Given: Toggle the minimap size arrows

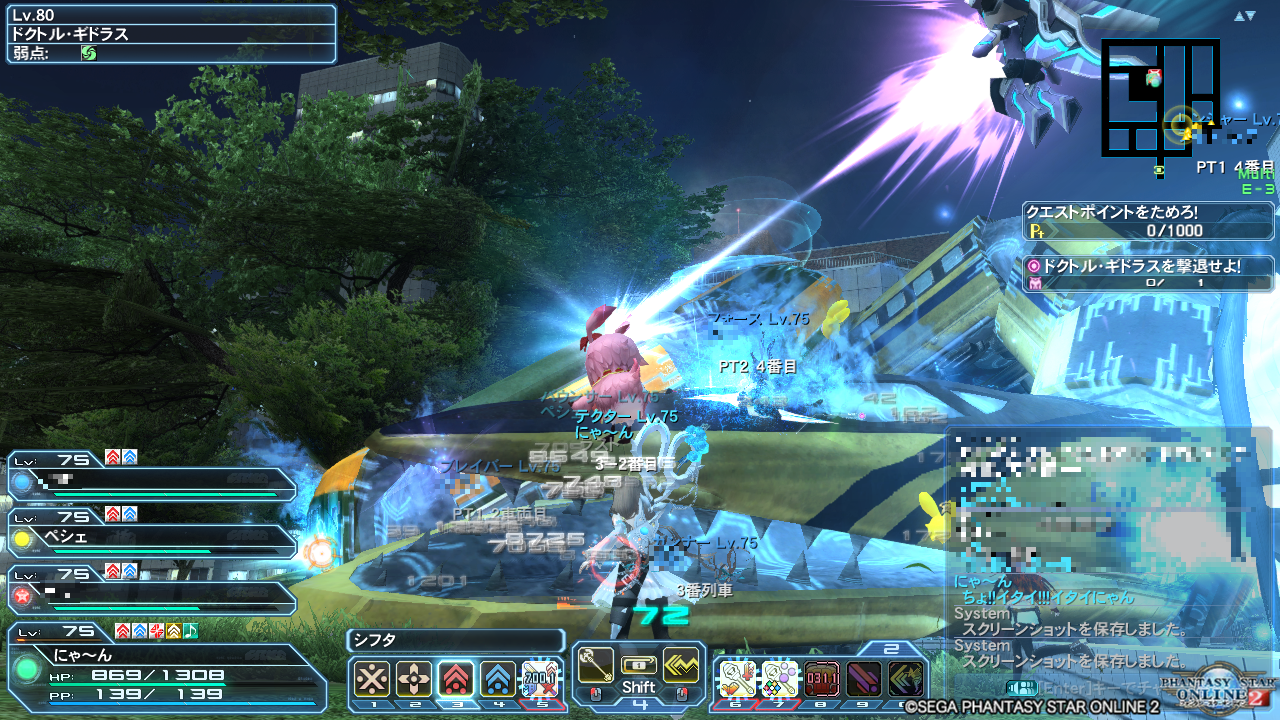Looking at the screenshot, I should (1244, 16).
